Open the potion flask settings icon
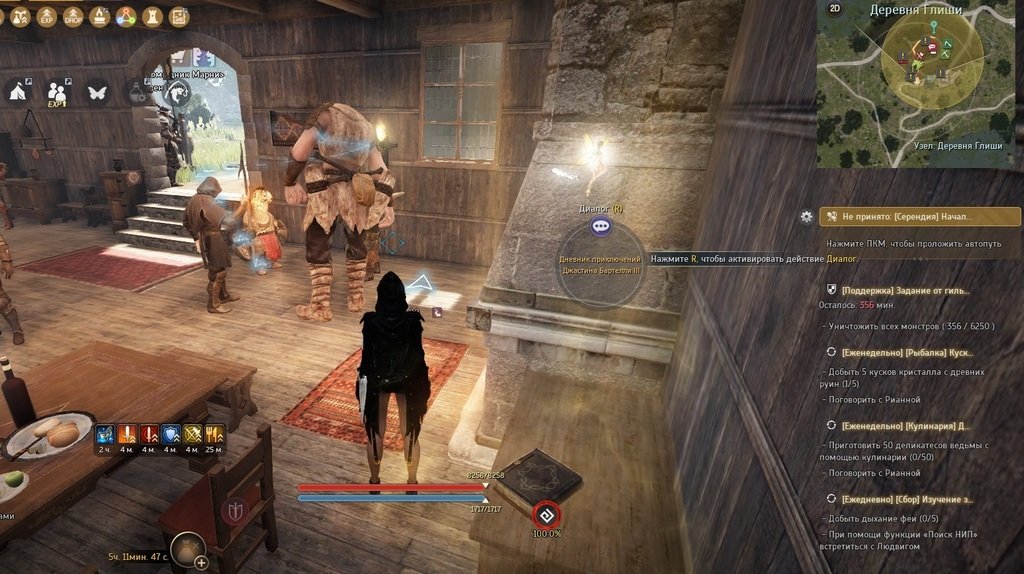Viewport: 1024px width, 574px height. tap(137, 91)
